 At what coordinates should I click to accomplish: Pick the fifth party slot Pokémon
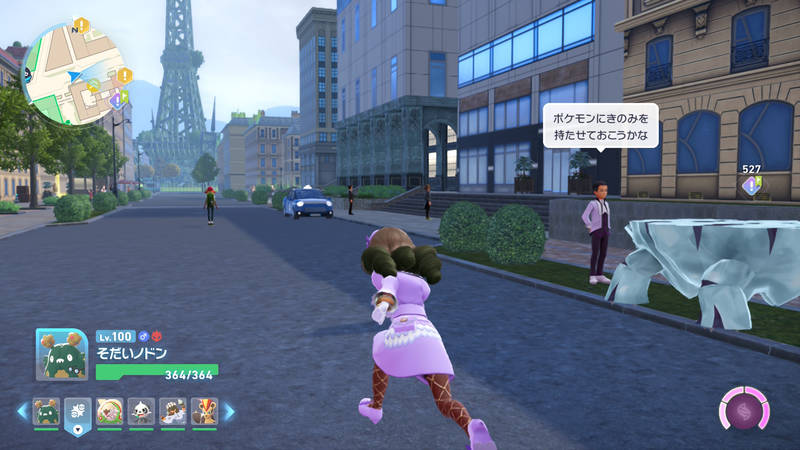click(173, 411)
